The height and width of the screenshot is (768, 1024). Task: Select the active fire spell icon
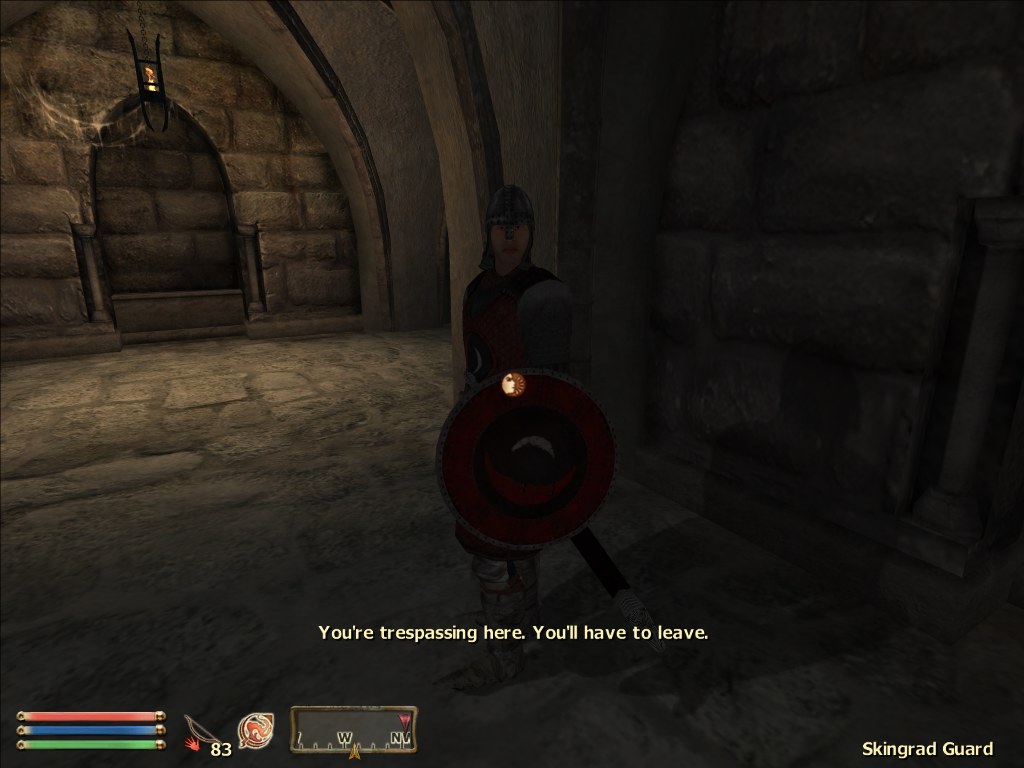pos(256,731)
